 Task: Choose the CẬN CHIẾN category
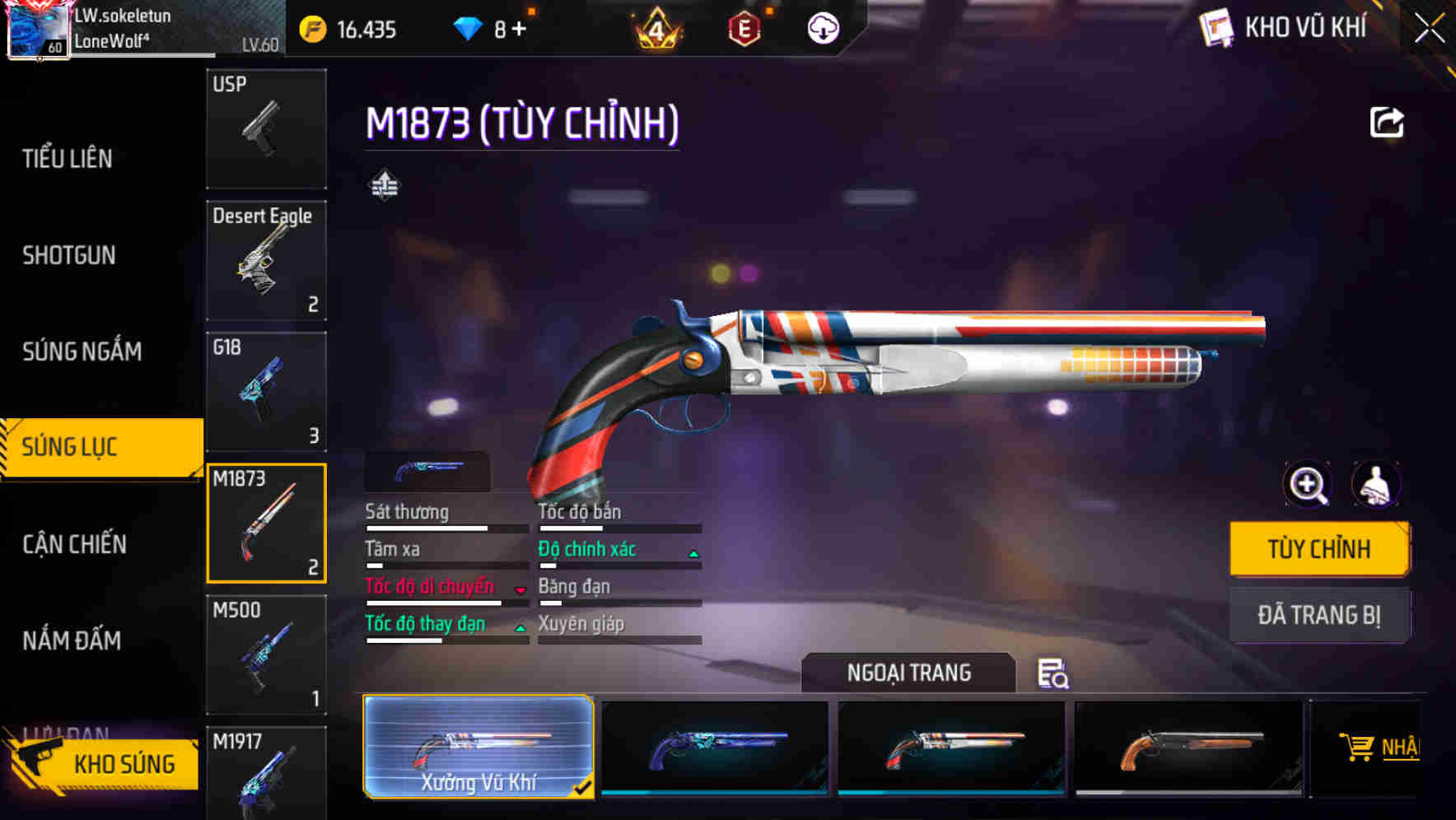pos(74,544)
